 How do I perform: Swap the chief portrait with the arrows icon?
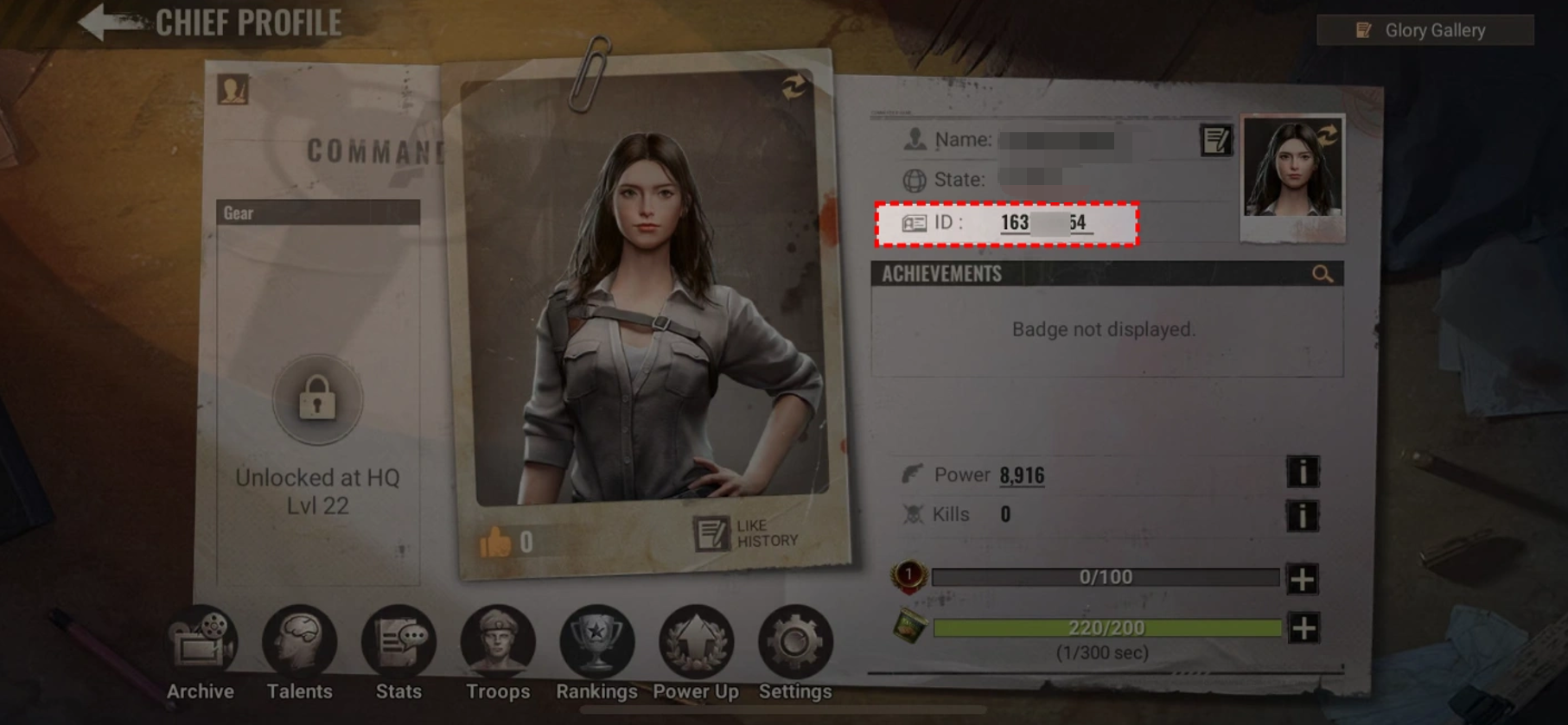point(794,86)
